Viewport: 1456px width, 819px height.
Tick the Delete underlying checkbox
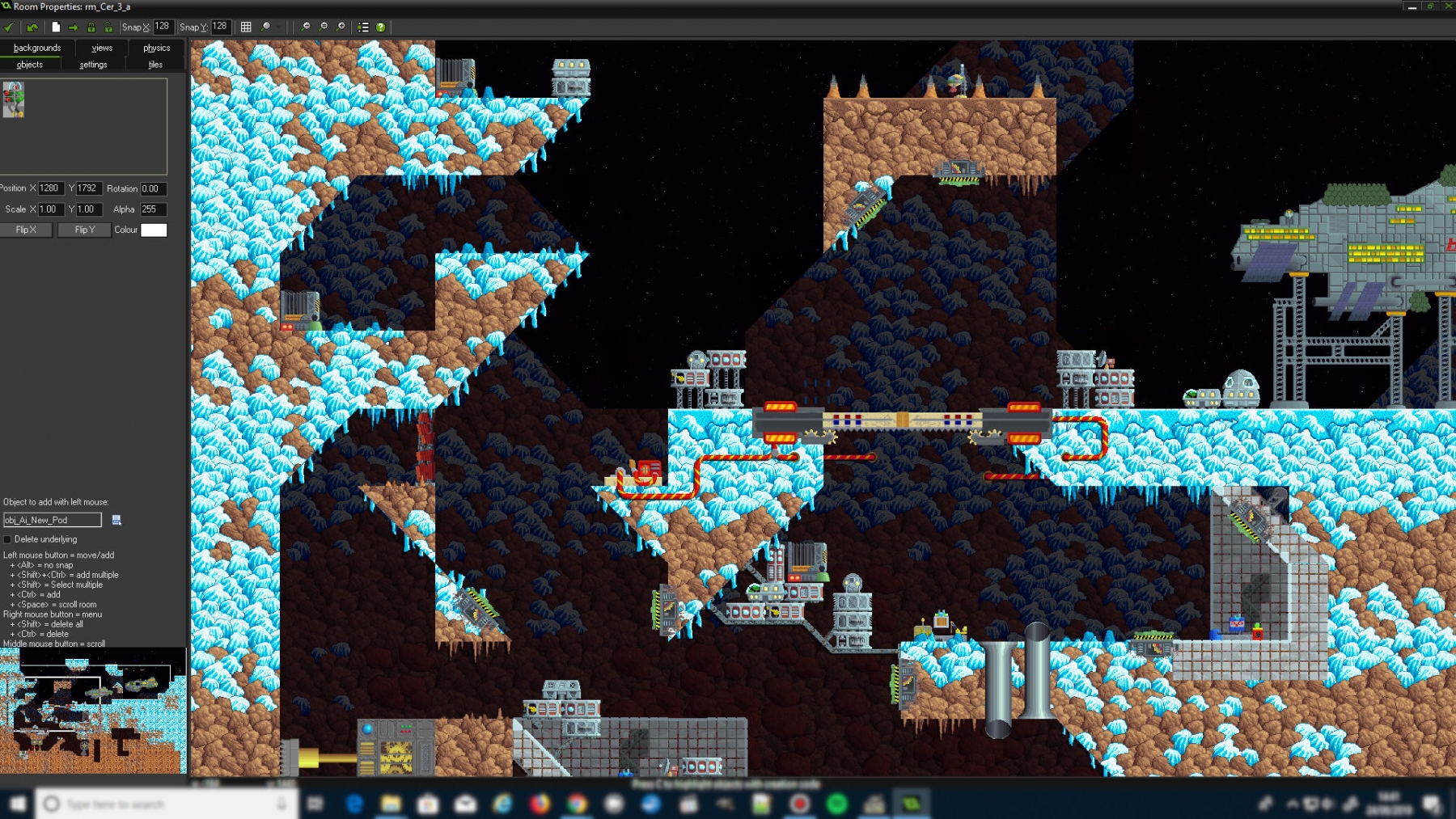pyautogui.click(x=8, y=539)
